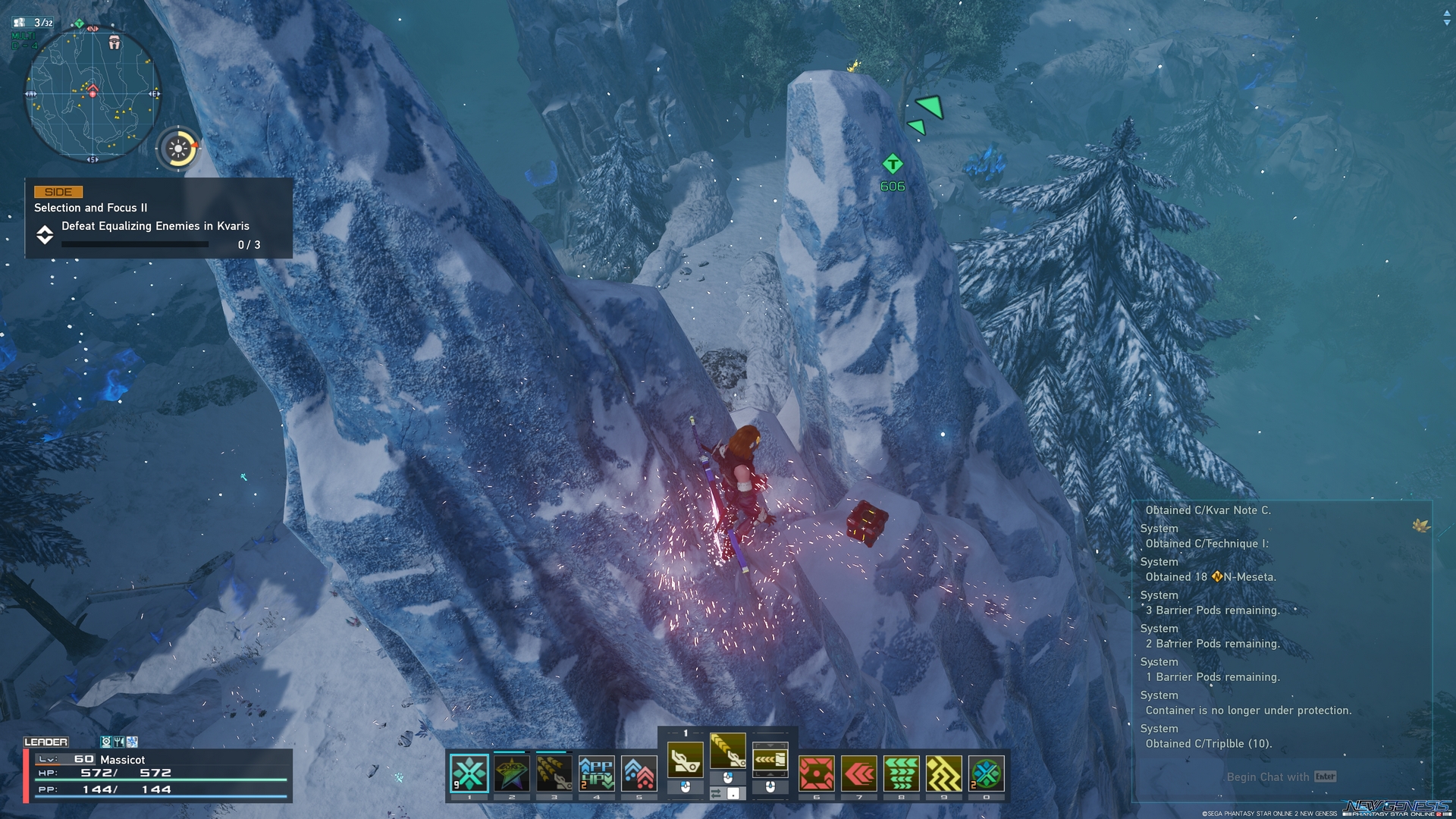Viewport: 1456px width, 819px height.
Task: Use the red triple-chevron skill in slot 7
Action: click(858, 773)
